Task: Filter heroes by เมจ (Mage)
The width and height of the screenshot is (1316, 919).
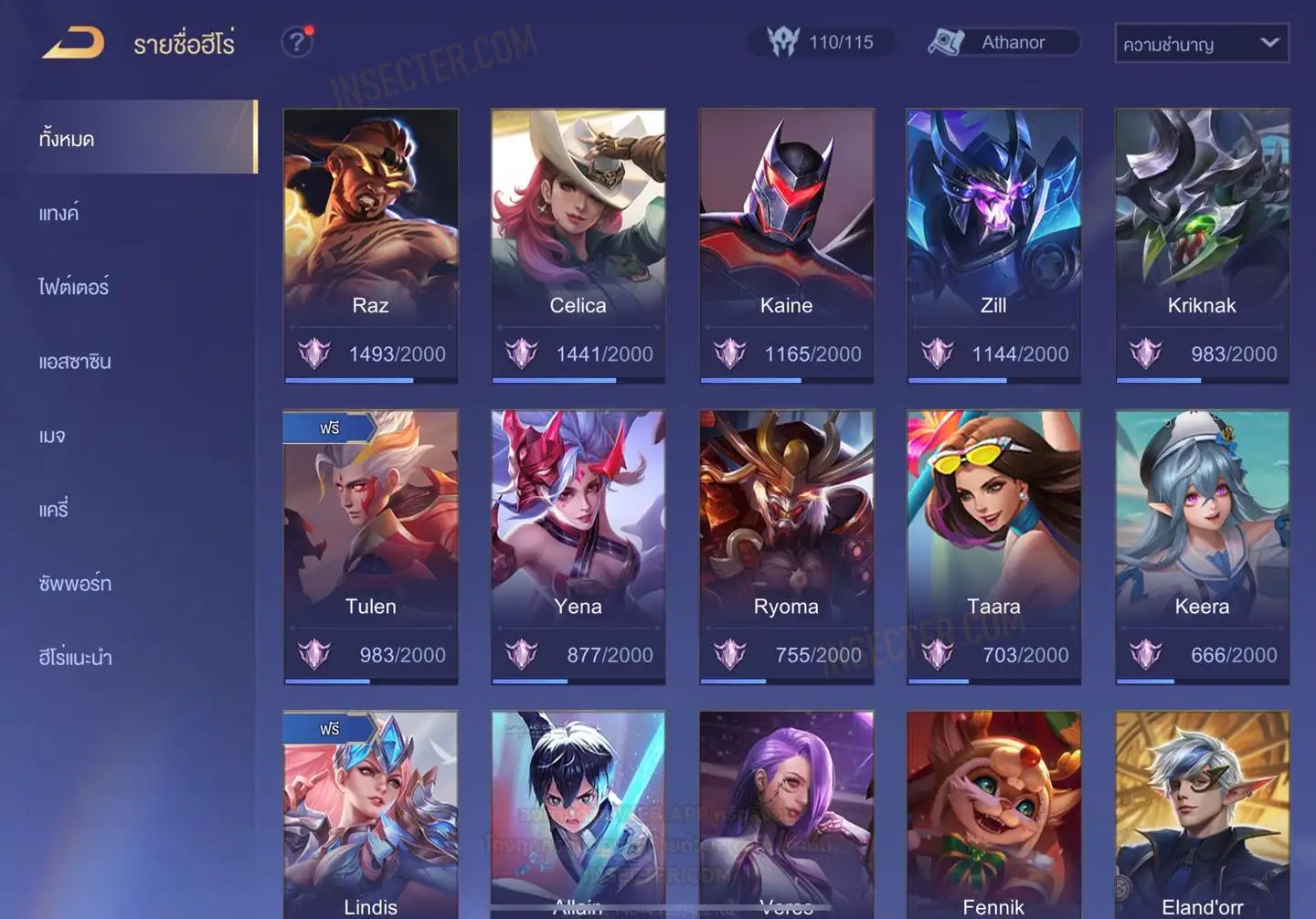Action: 52,436
